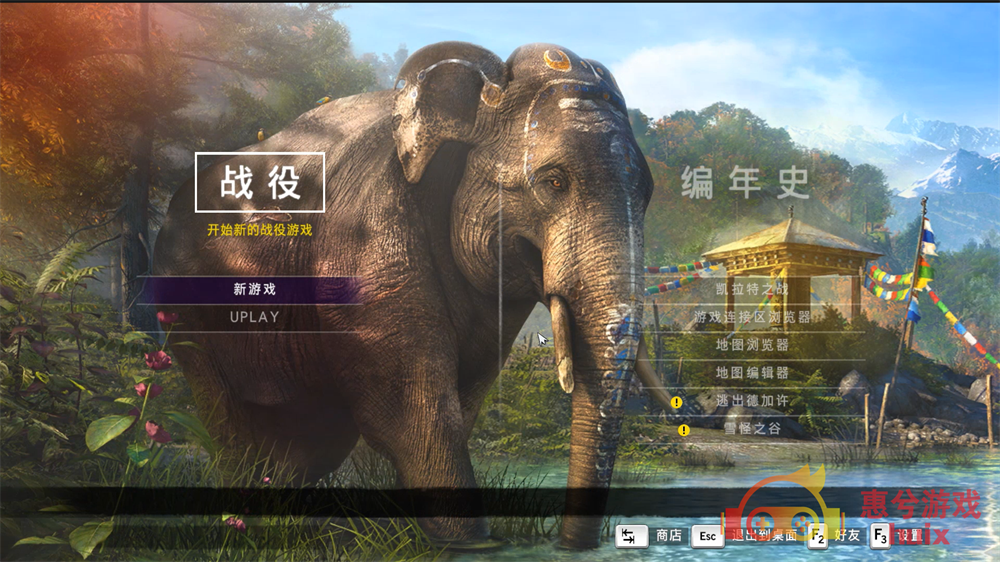Start a new game with 新游戏
1000x562 pixels.
pos(254,290)
